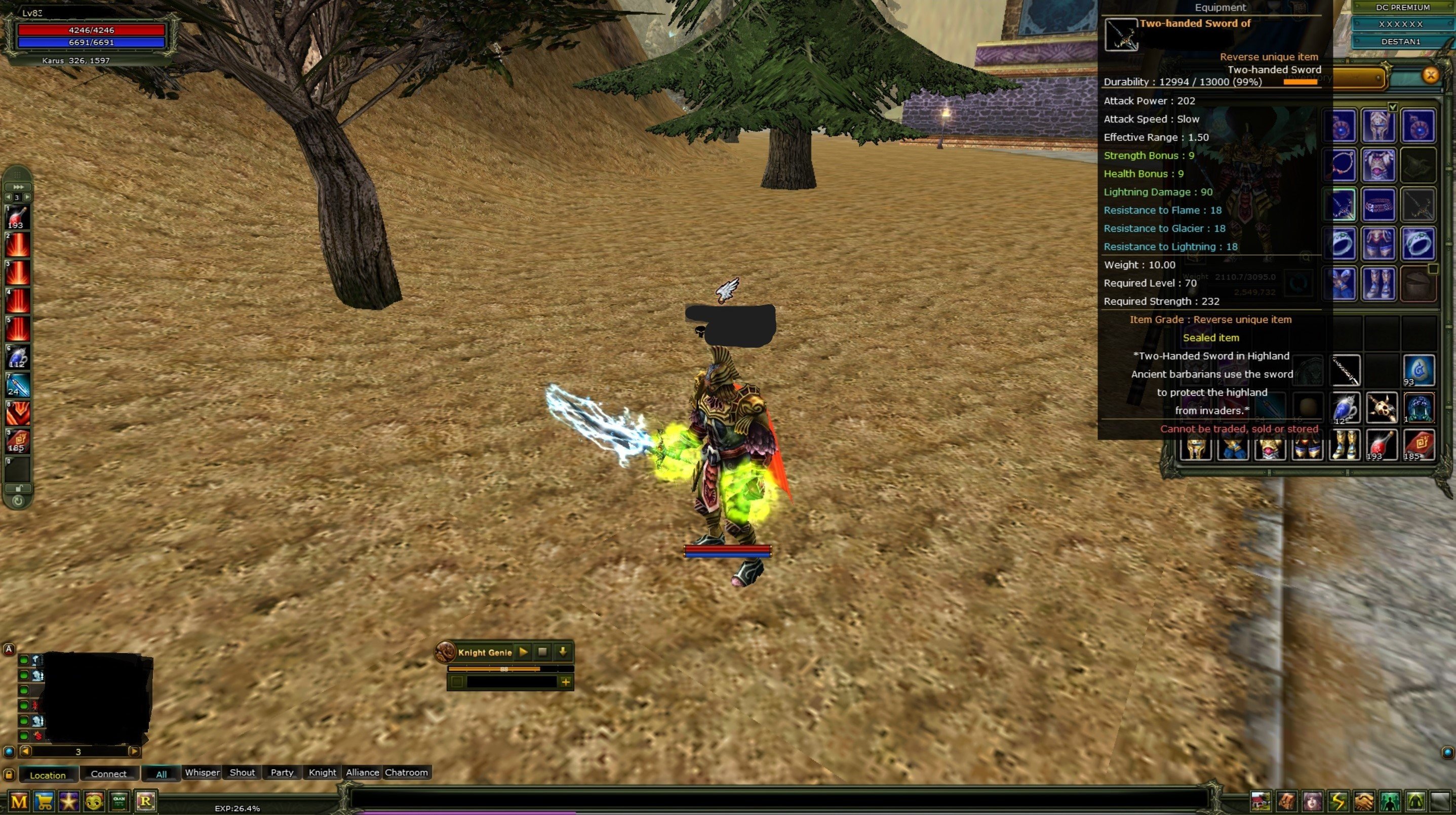1456x815 pixels.
Task: Click the R rankings icon
Action: coord(145,800)
